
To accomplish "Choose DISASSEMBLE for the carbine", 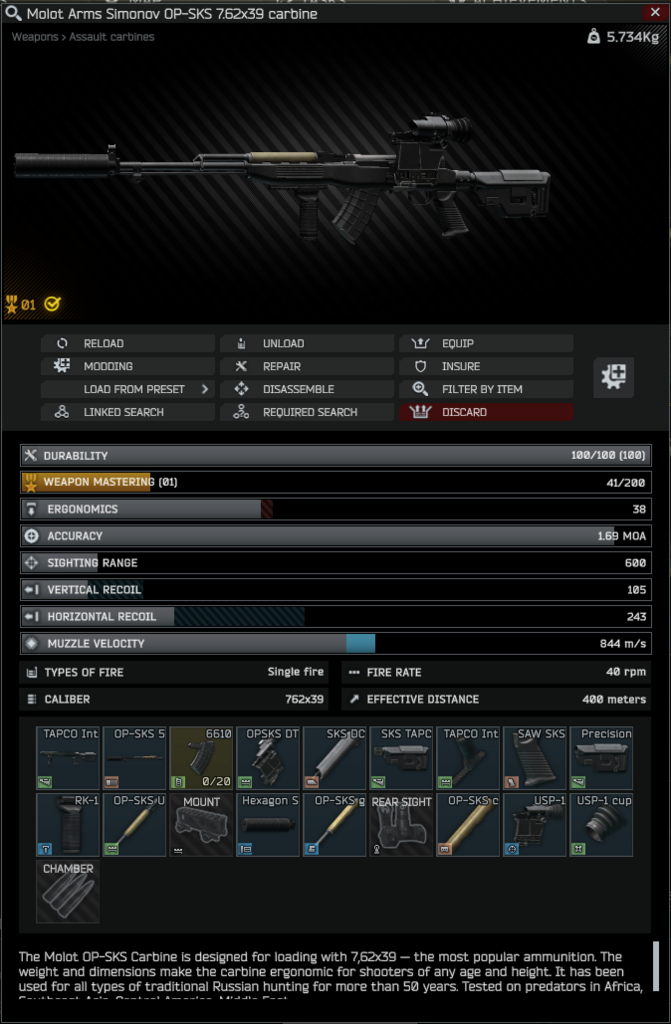I will [307, 389].
